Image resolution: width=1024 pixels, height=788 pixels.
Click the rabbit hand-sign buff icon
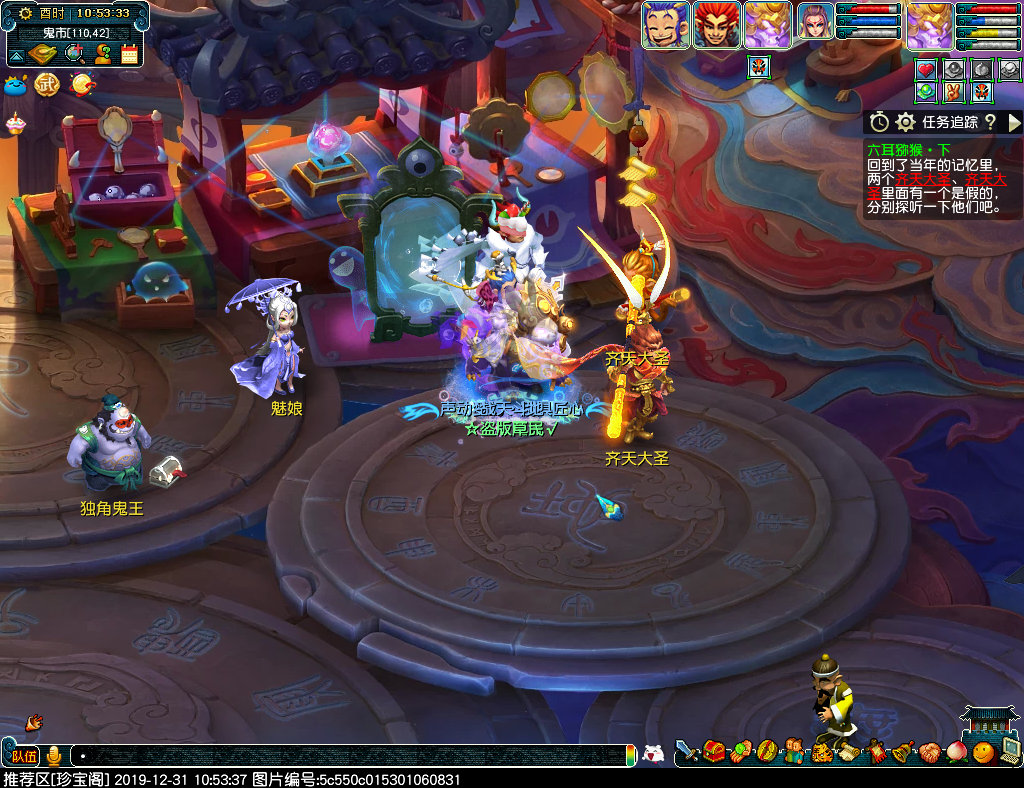click(955, 92)
